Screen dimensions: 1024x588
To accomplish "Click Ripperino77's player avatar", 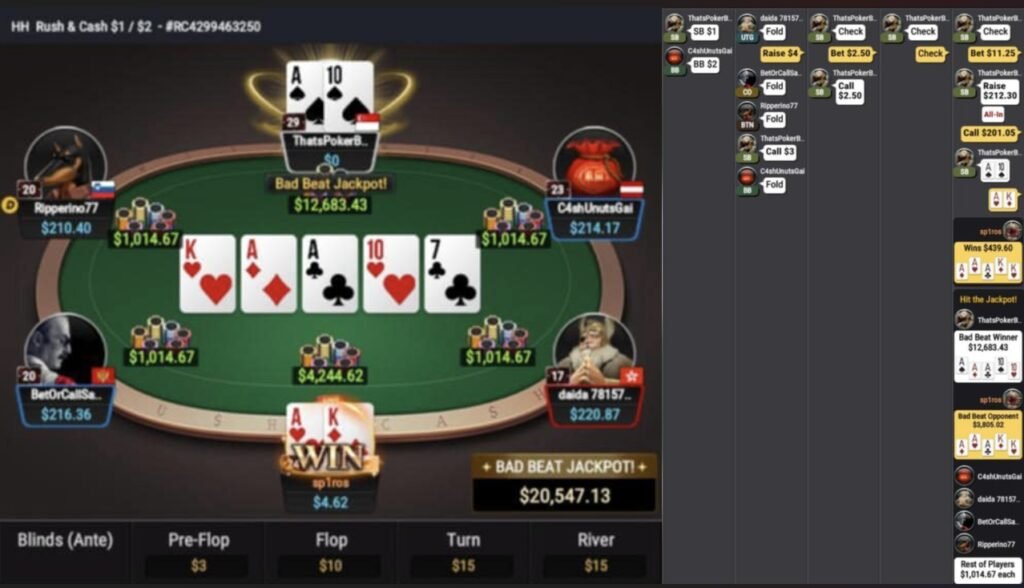I will 66,164.
